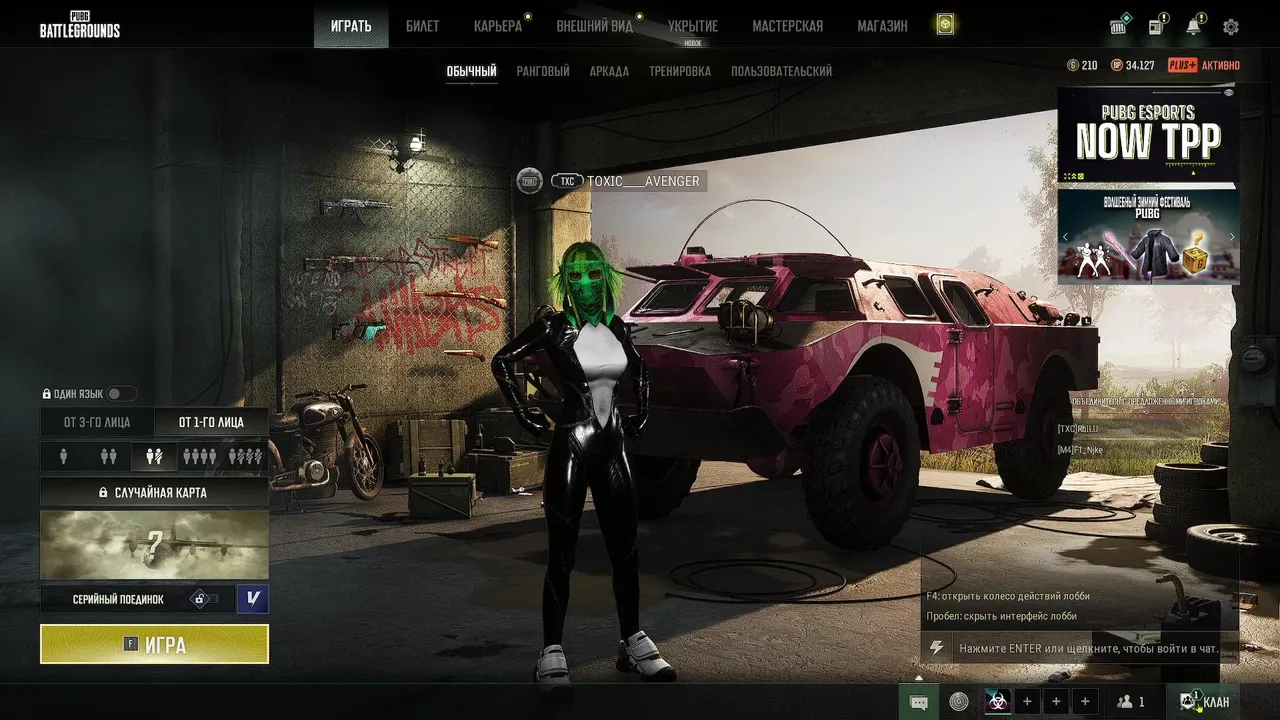
Task: Choose the four-player squad team size
Action: 199,456
